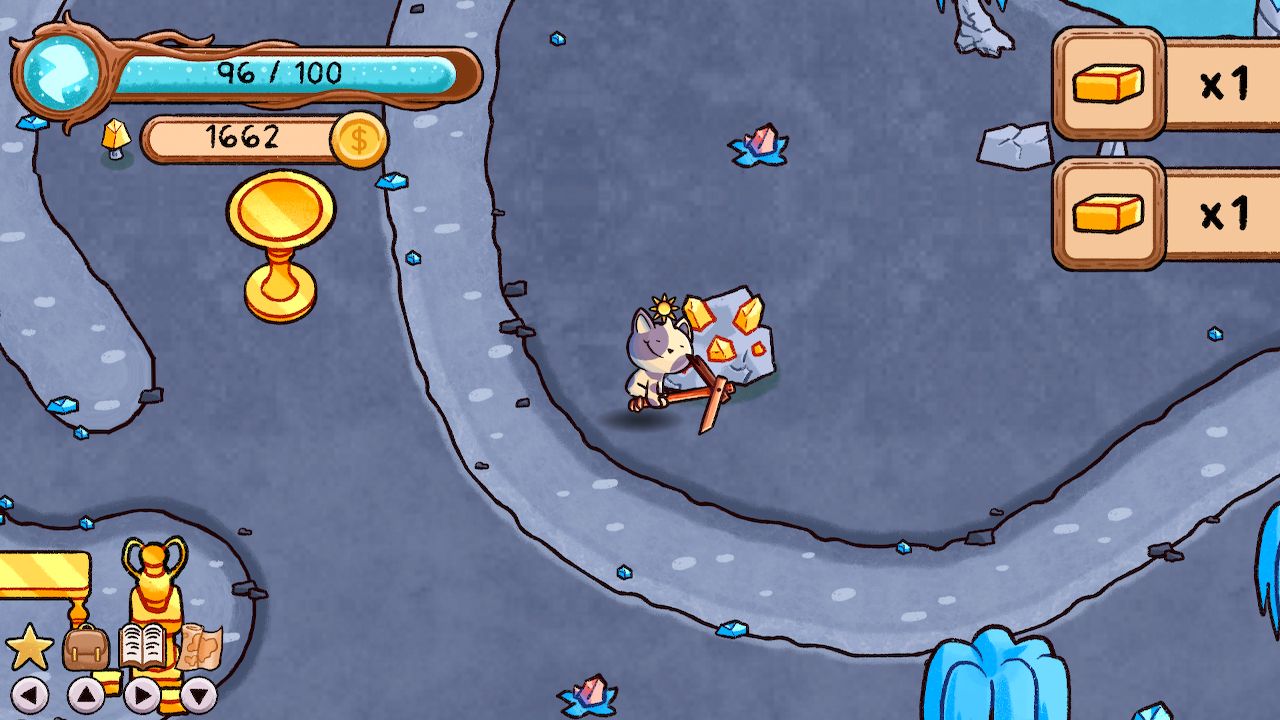Click the cat mining with pickaxe
This screenshot has width=1280, height=720.
point(660,360)
